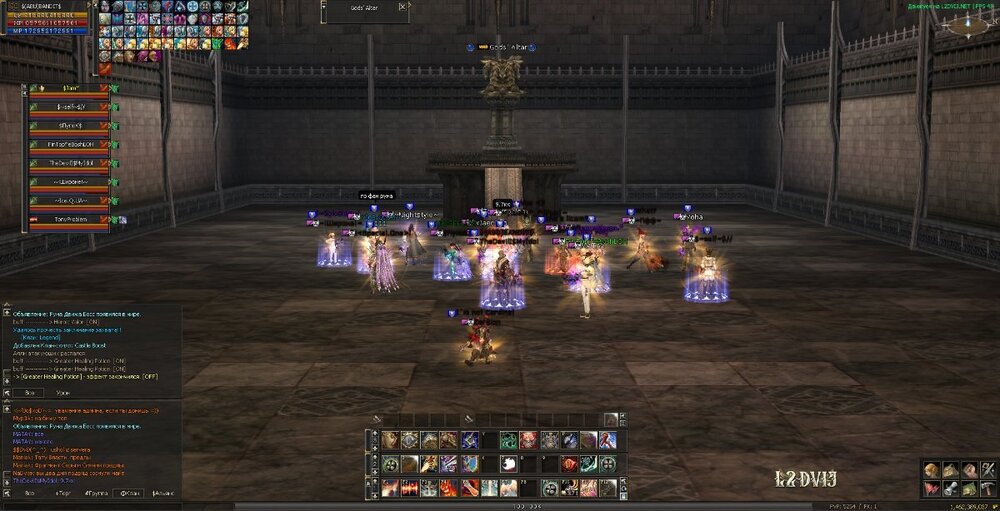Select the red flame emblem skill
Viewport: 1000px width, 511px height.
pos(568,464)
